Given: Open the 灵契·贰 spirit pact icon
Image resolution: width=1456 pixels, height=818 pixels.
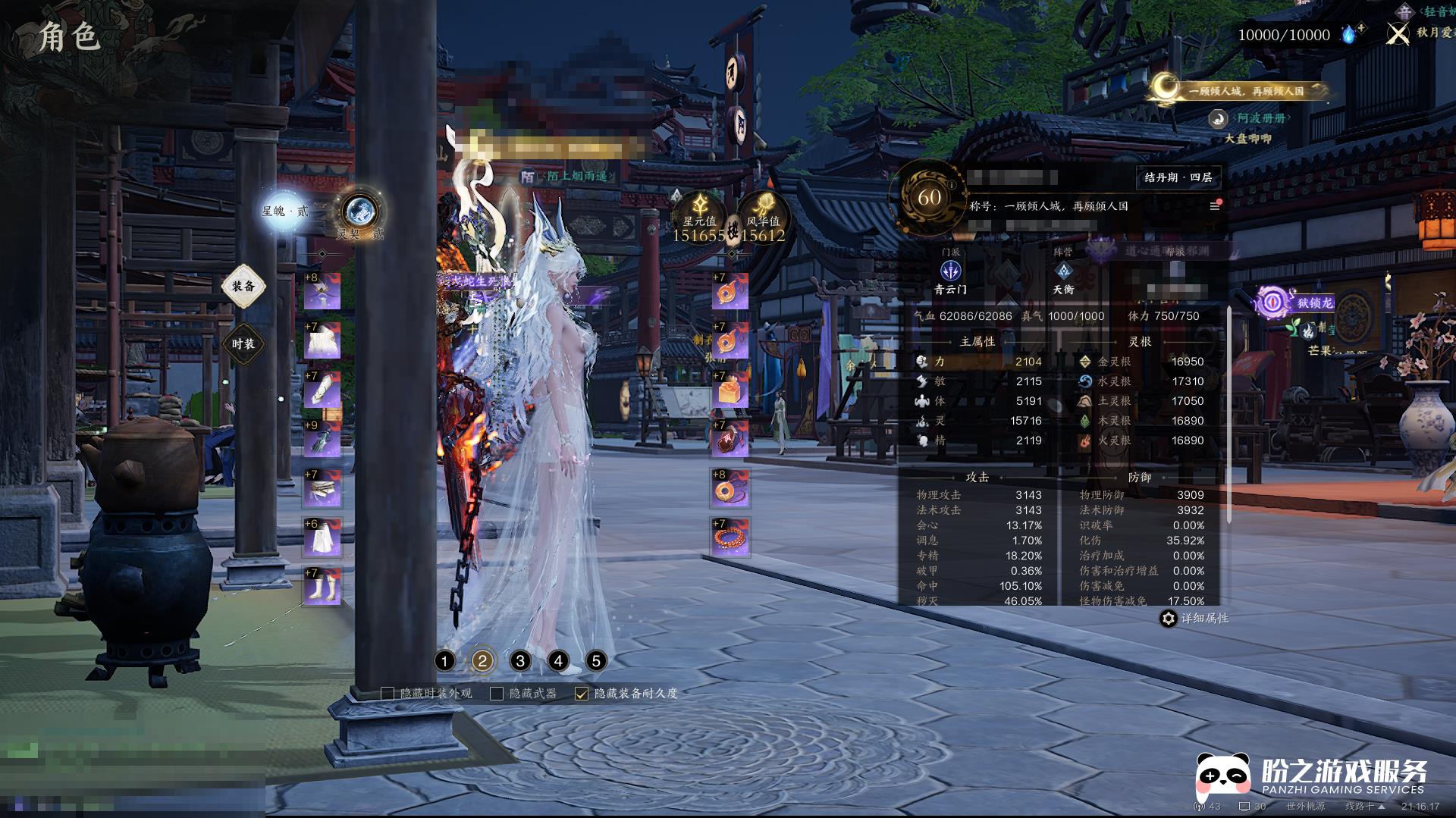Looking at the screenshot, I should (x=359, y=210).
